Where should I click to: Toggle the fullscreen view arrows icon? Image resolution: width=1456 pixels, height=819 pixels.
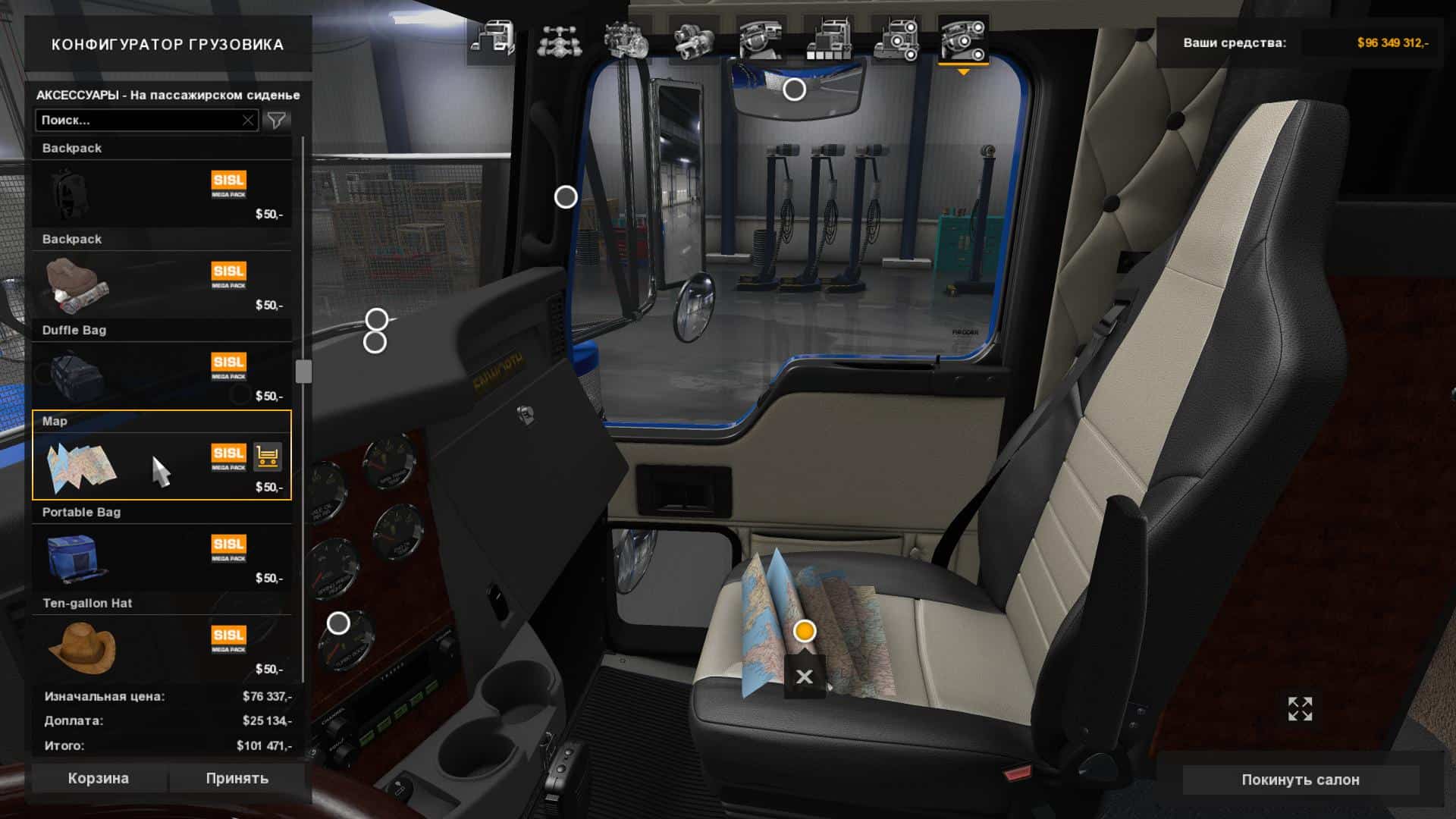1300,709
